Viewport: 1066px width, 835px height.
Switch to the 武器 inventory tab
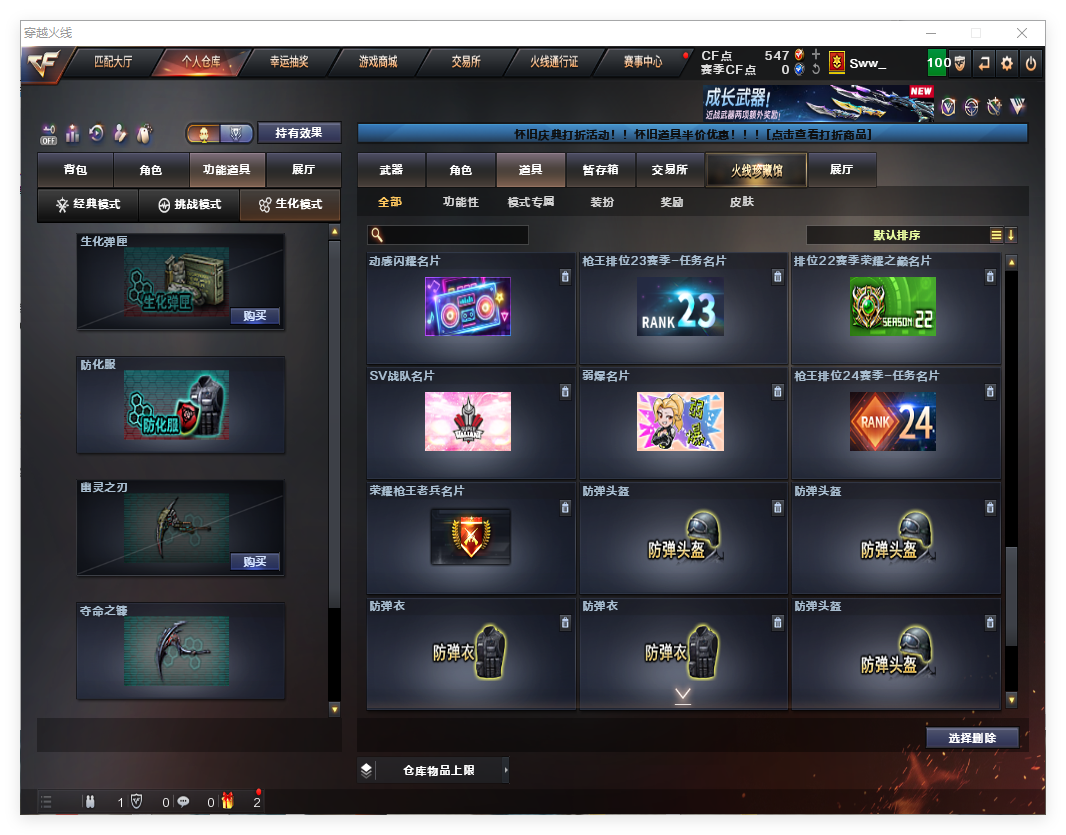pyautogui.click(x=391, y=170)
